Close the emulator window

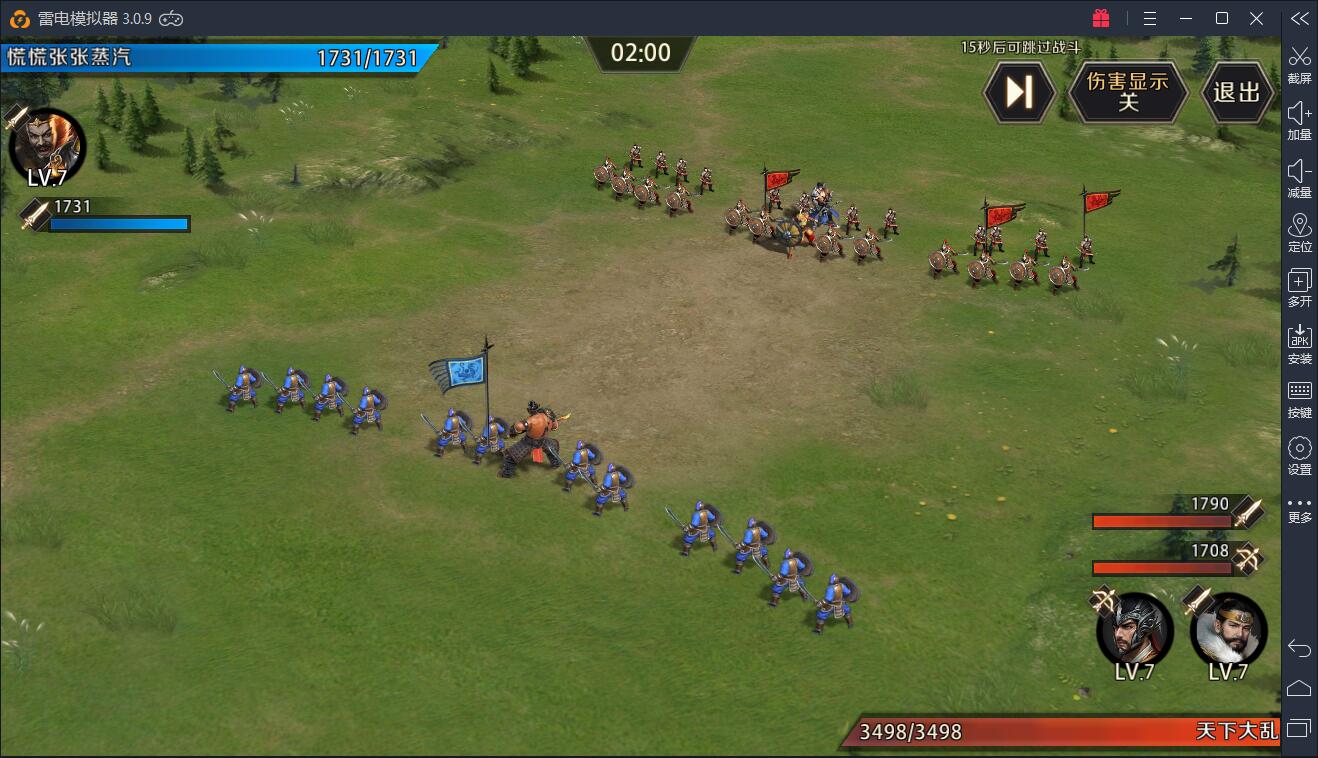tap(1257, 18)
